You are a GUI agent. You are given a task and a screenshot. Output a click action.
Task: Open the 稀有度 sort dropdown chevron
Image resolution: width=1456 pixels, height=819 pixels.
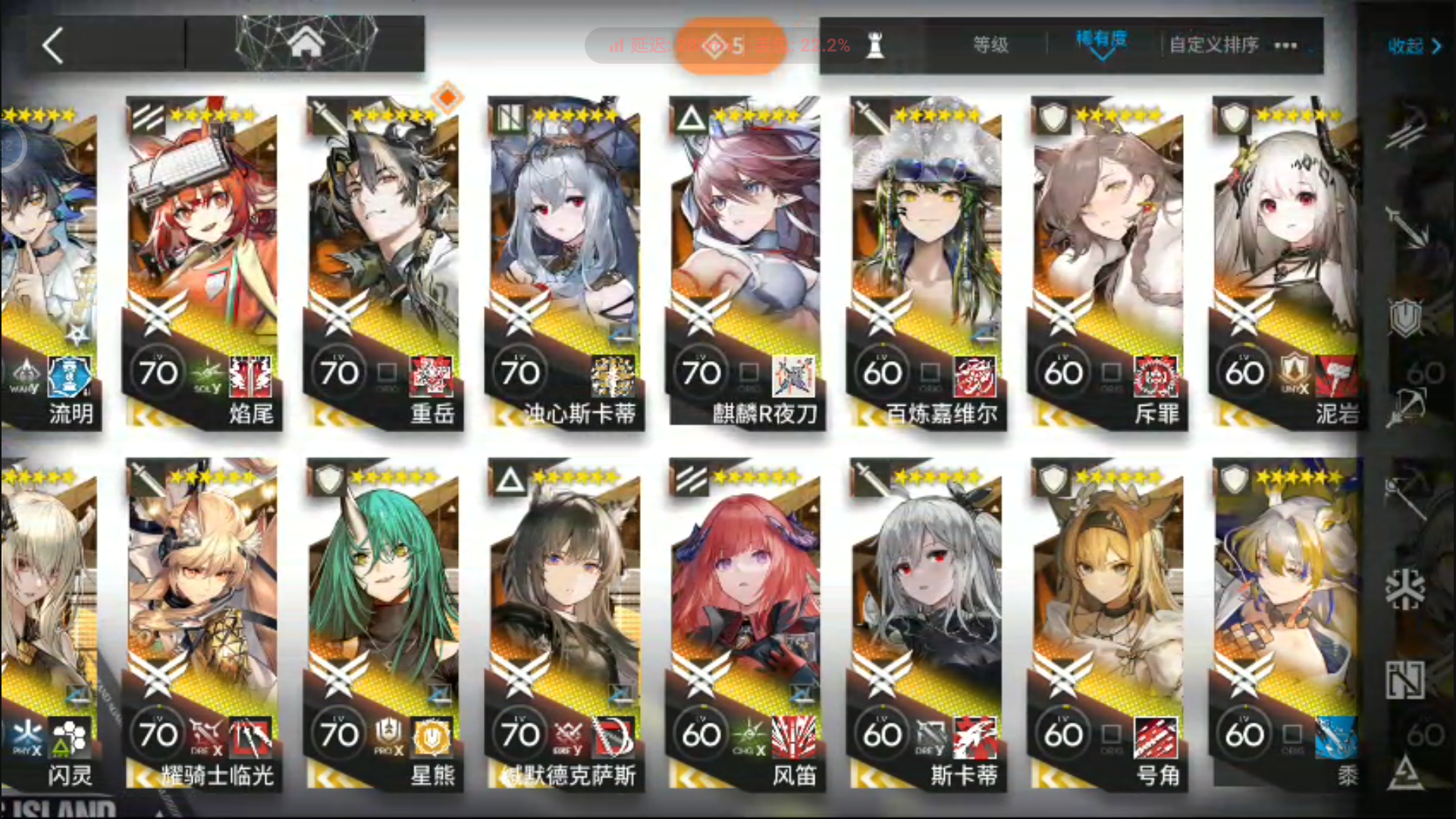tap(1101, 55)
